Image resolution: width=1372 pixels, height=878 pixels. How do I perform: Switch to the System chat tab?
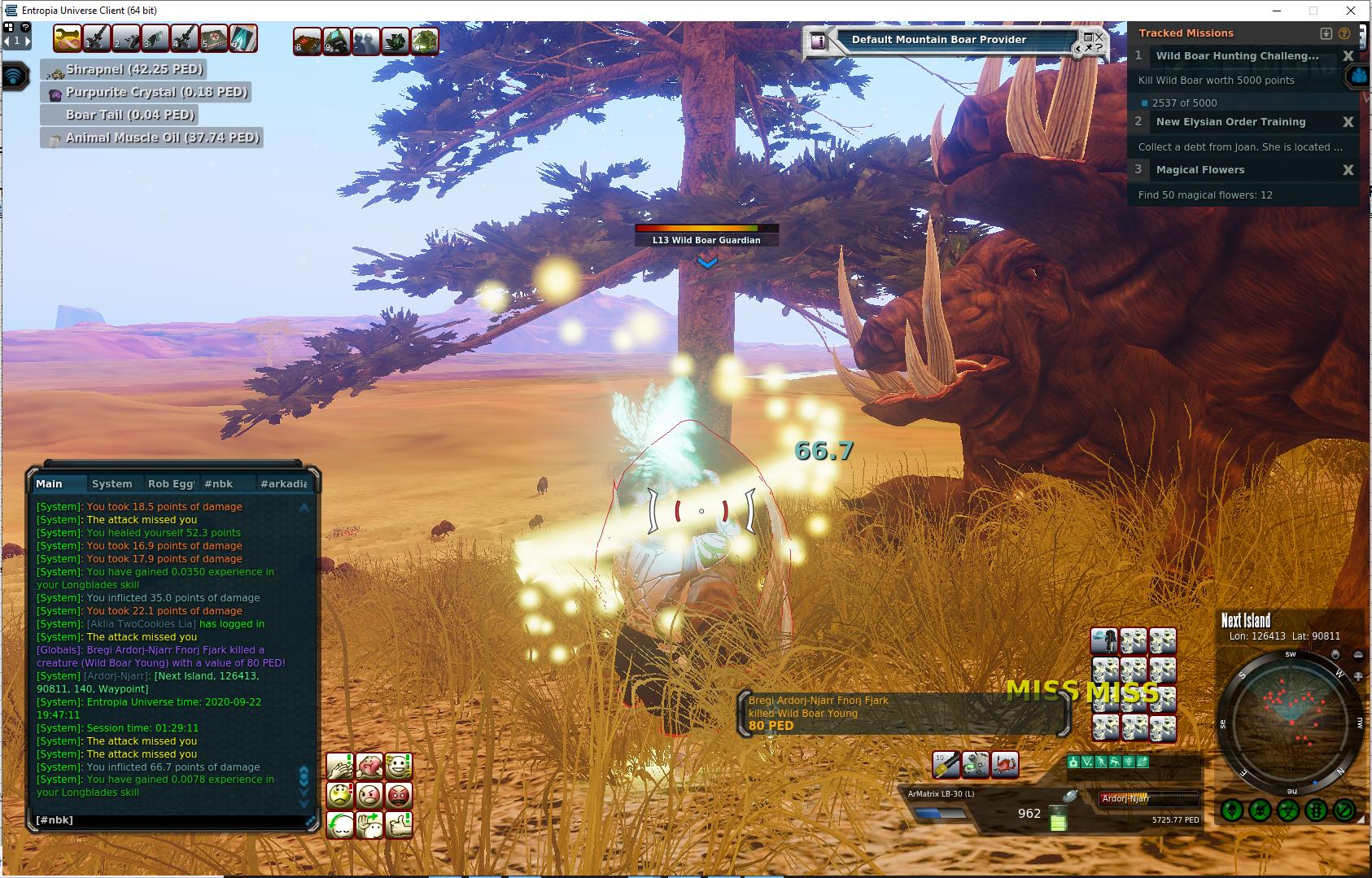pos(112,483)
